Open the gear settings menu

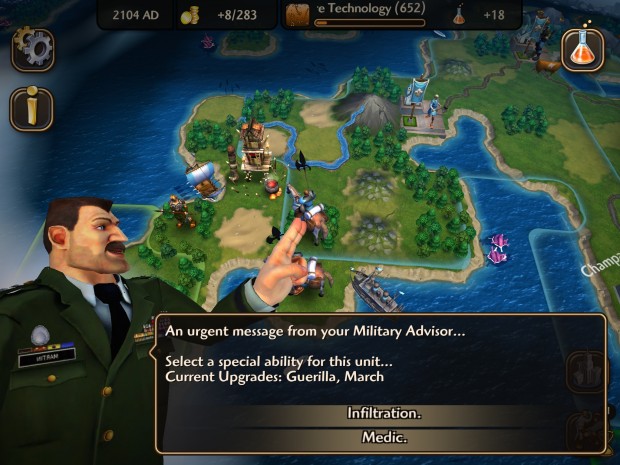click(x=32, y=48)
